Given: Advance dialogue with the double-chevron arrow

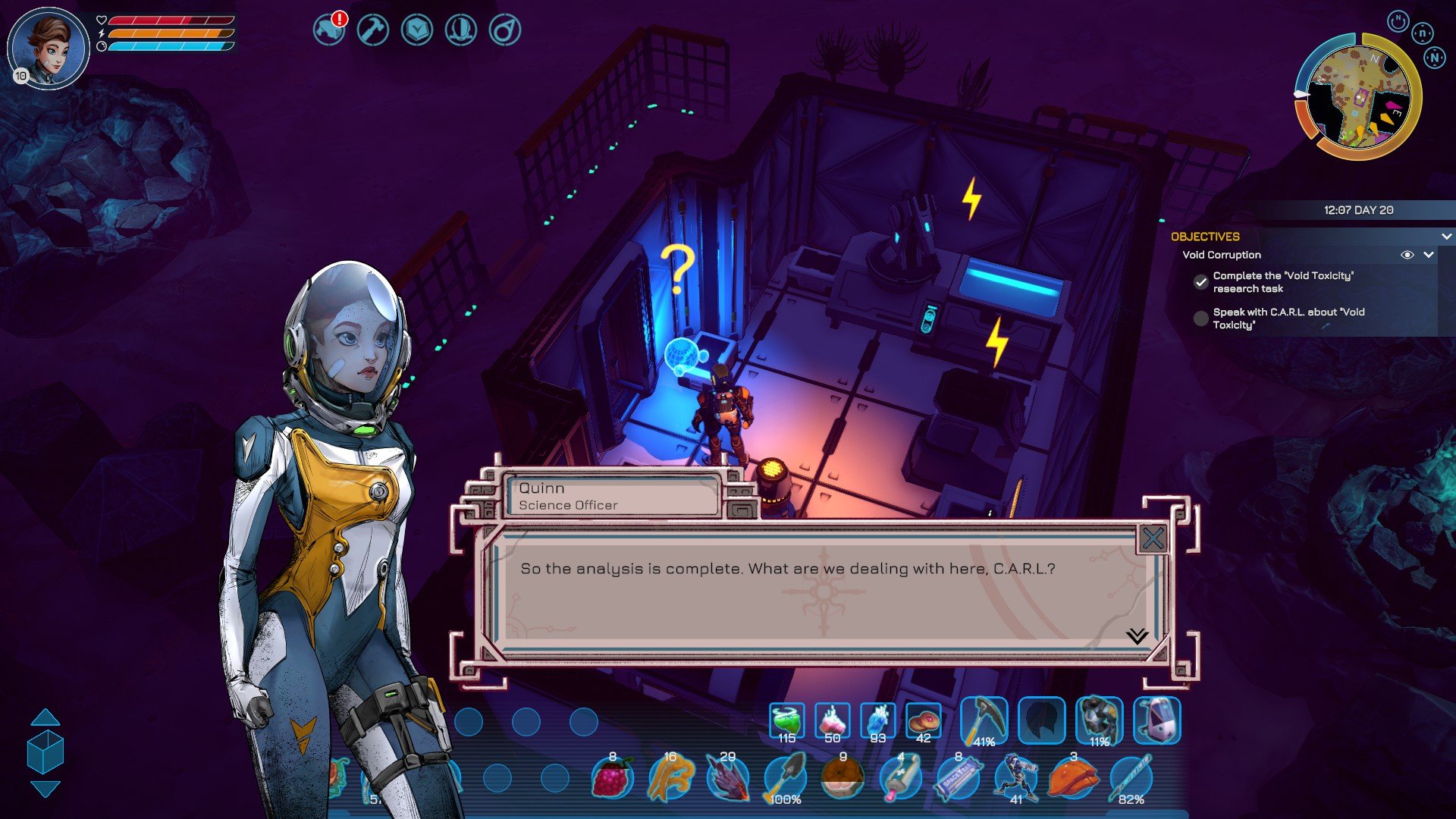Looking at the screenshot, I should (1137, 635).
